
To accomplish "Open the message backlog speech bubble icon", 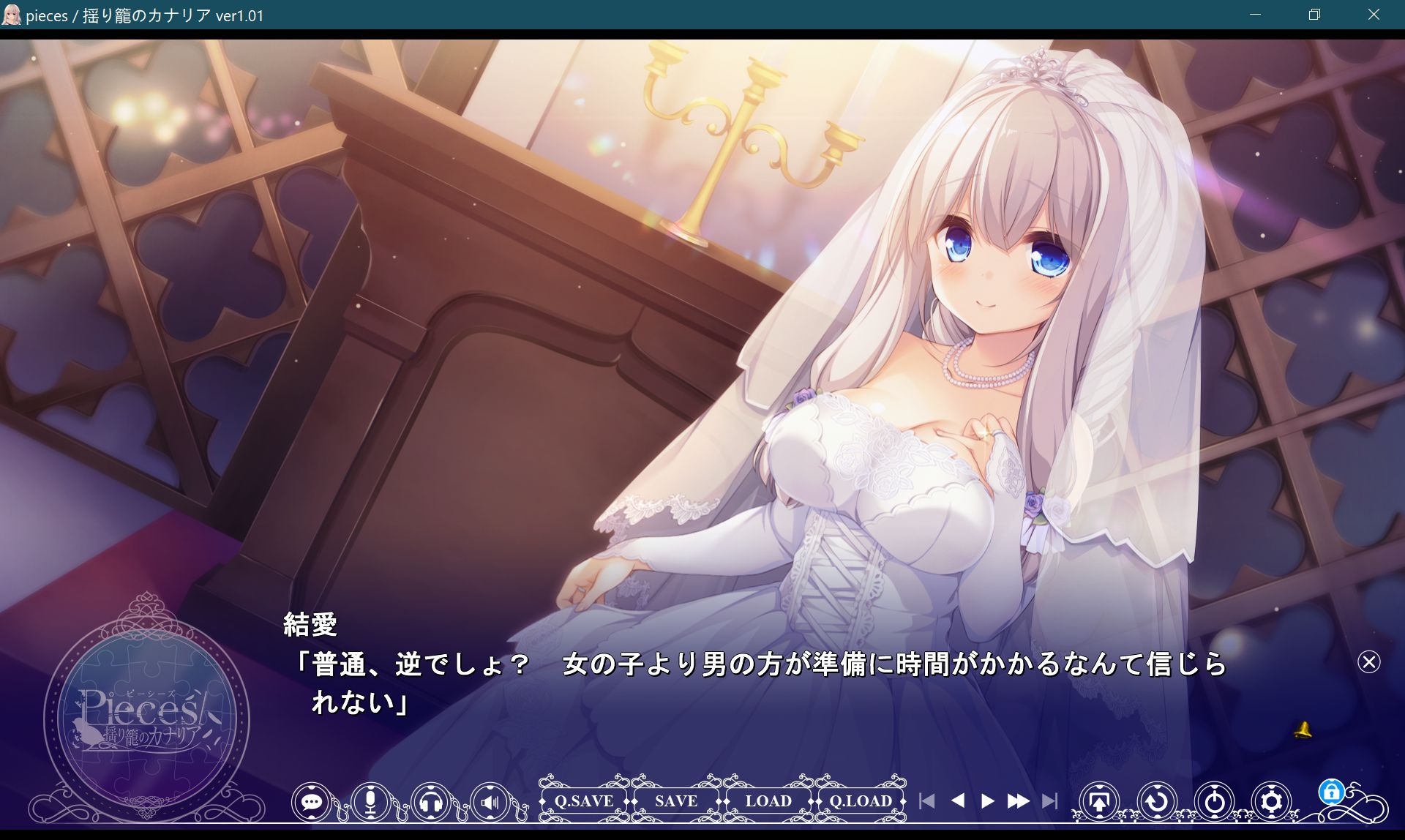I will (312, 801).
